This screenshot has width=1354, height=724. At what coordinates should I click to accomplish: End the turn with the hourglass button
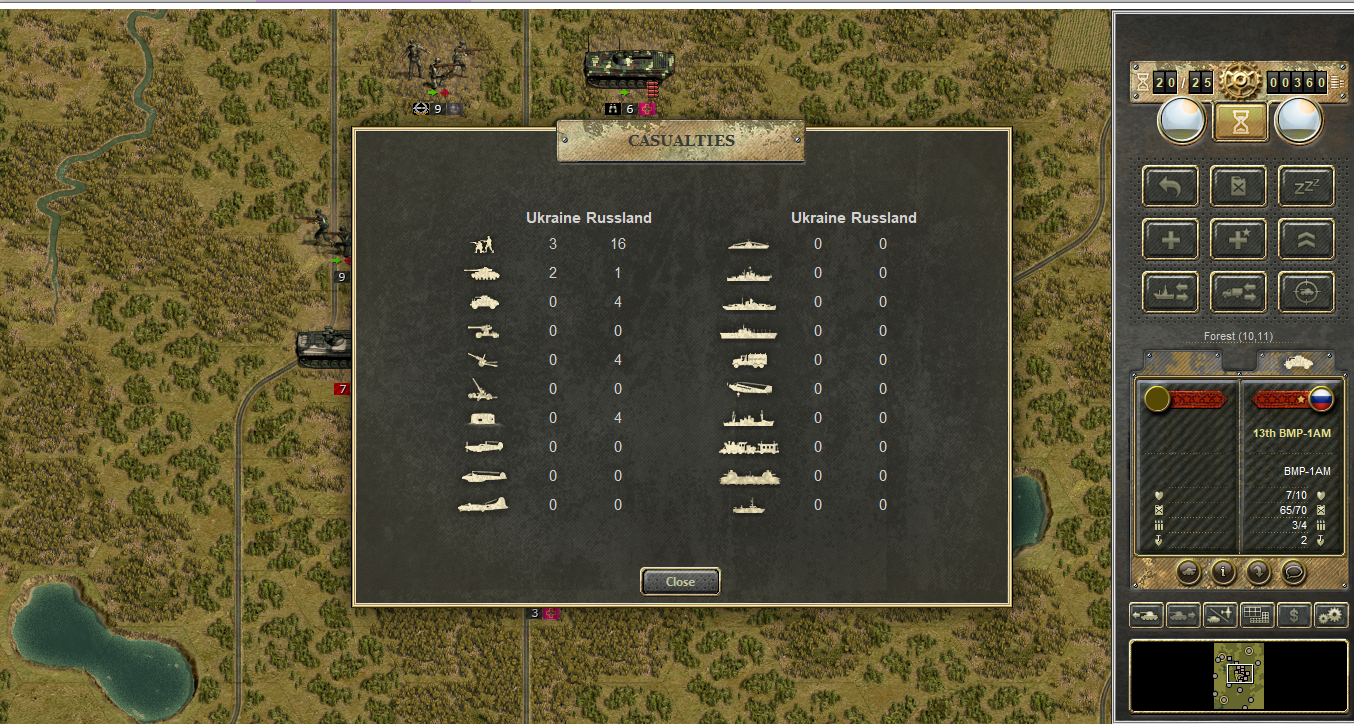coord(1240,122)
